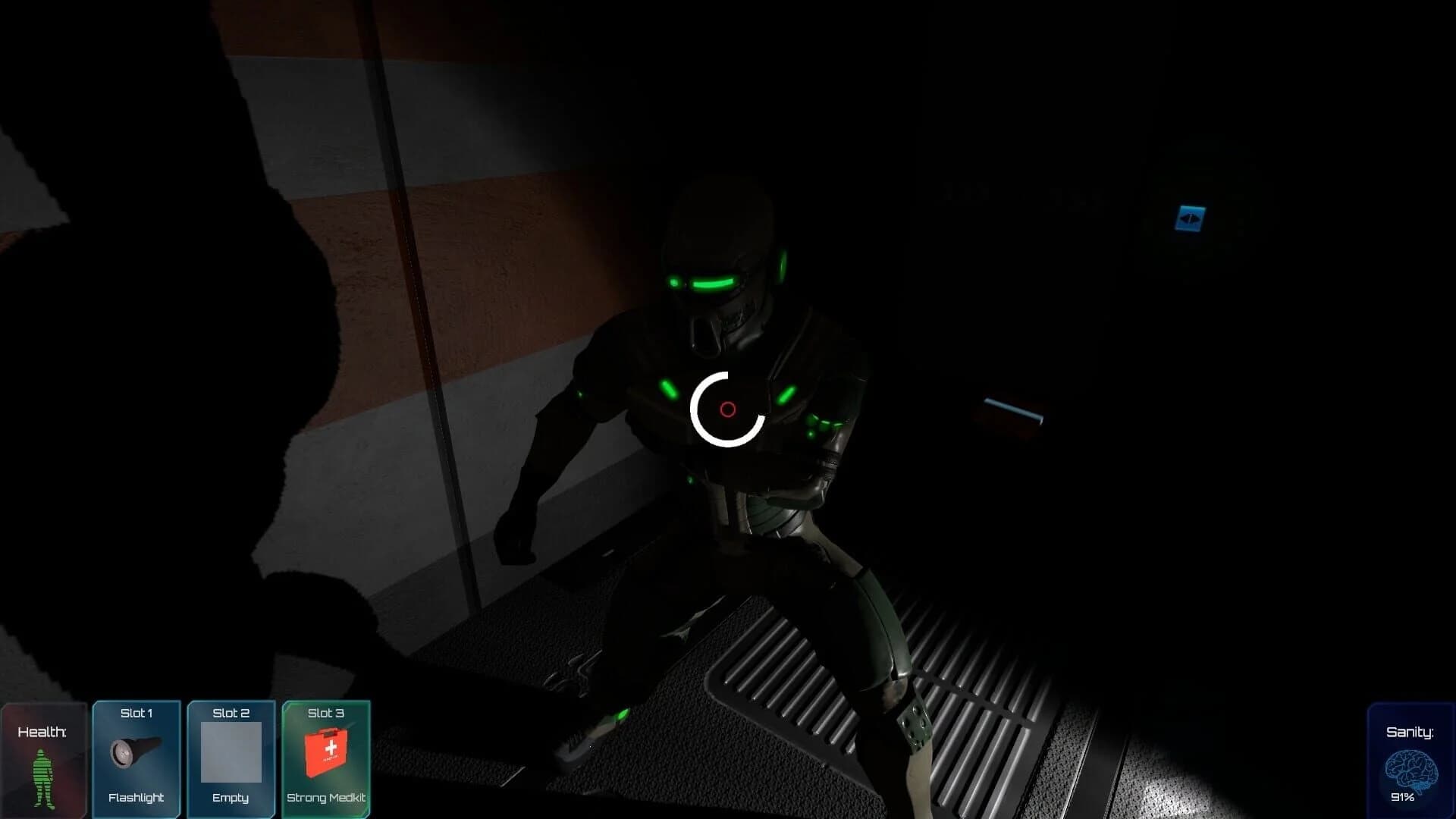Click the Empty text under Slot 2
Screen dimensions: 1456x819
[x=231, y=798]
